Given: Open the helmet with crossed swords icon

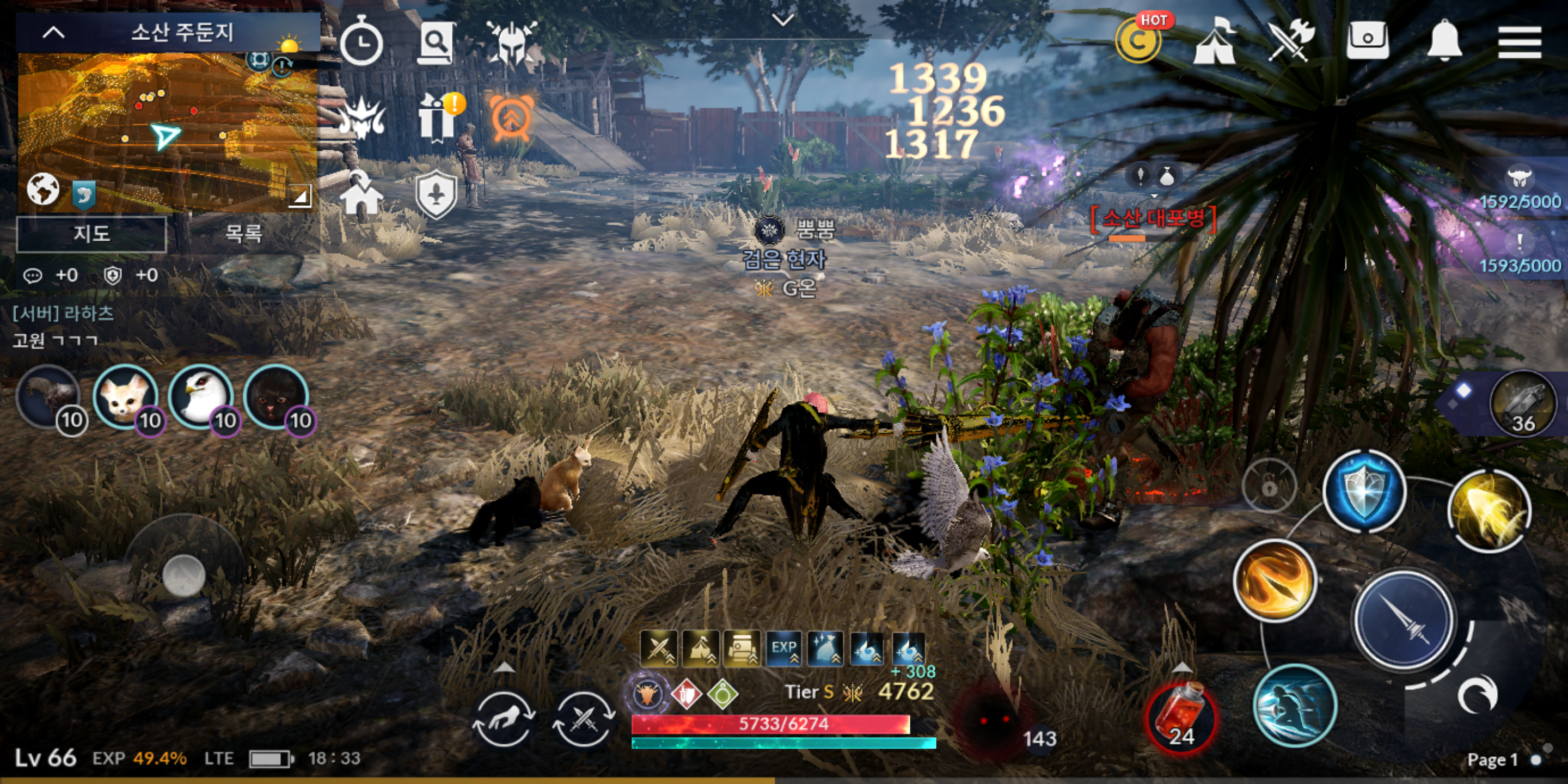Looking at the screenshot, I should pos(511,42).
